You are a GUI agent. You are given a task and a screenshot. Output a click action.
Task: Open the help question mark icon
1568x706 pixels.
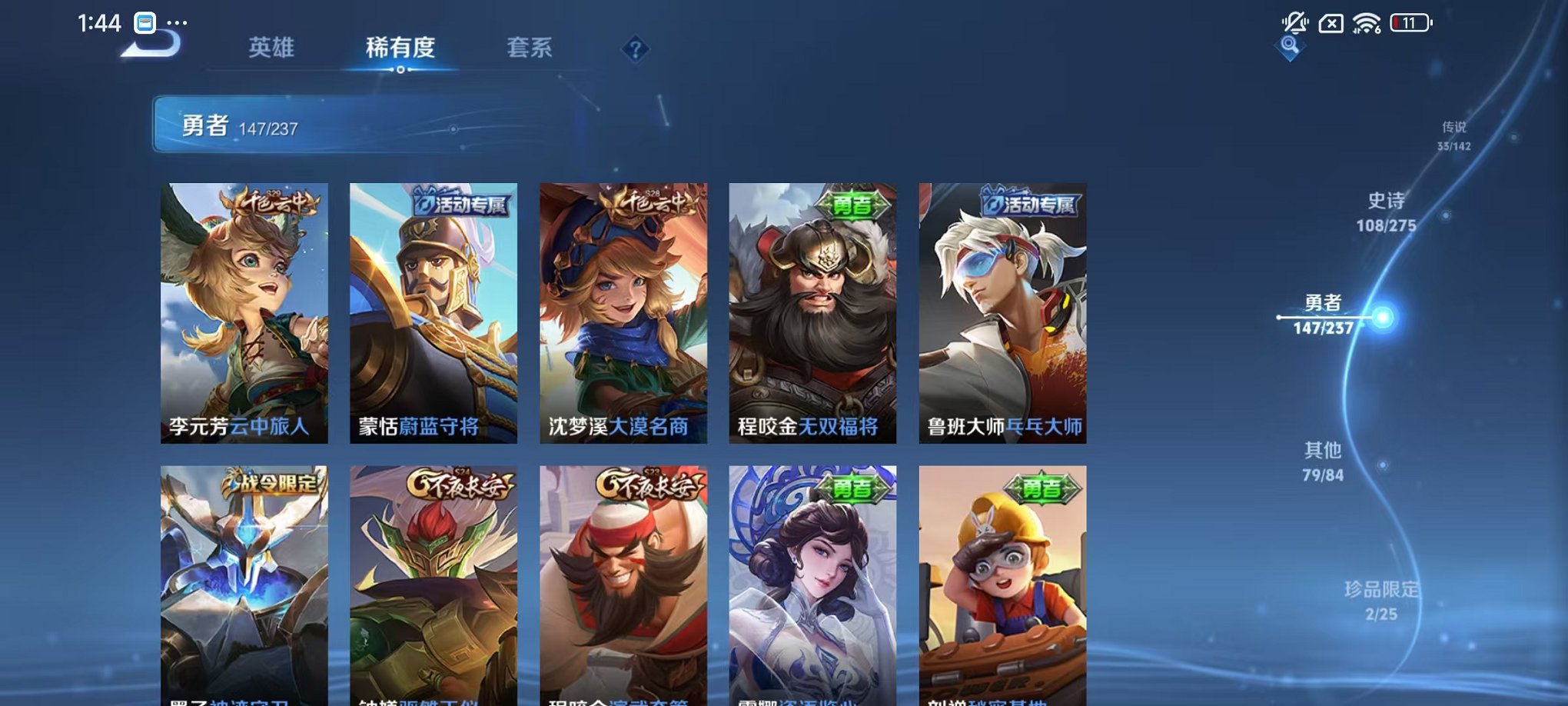pyautogui.click(x=635, y=49)
